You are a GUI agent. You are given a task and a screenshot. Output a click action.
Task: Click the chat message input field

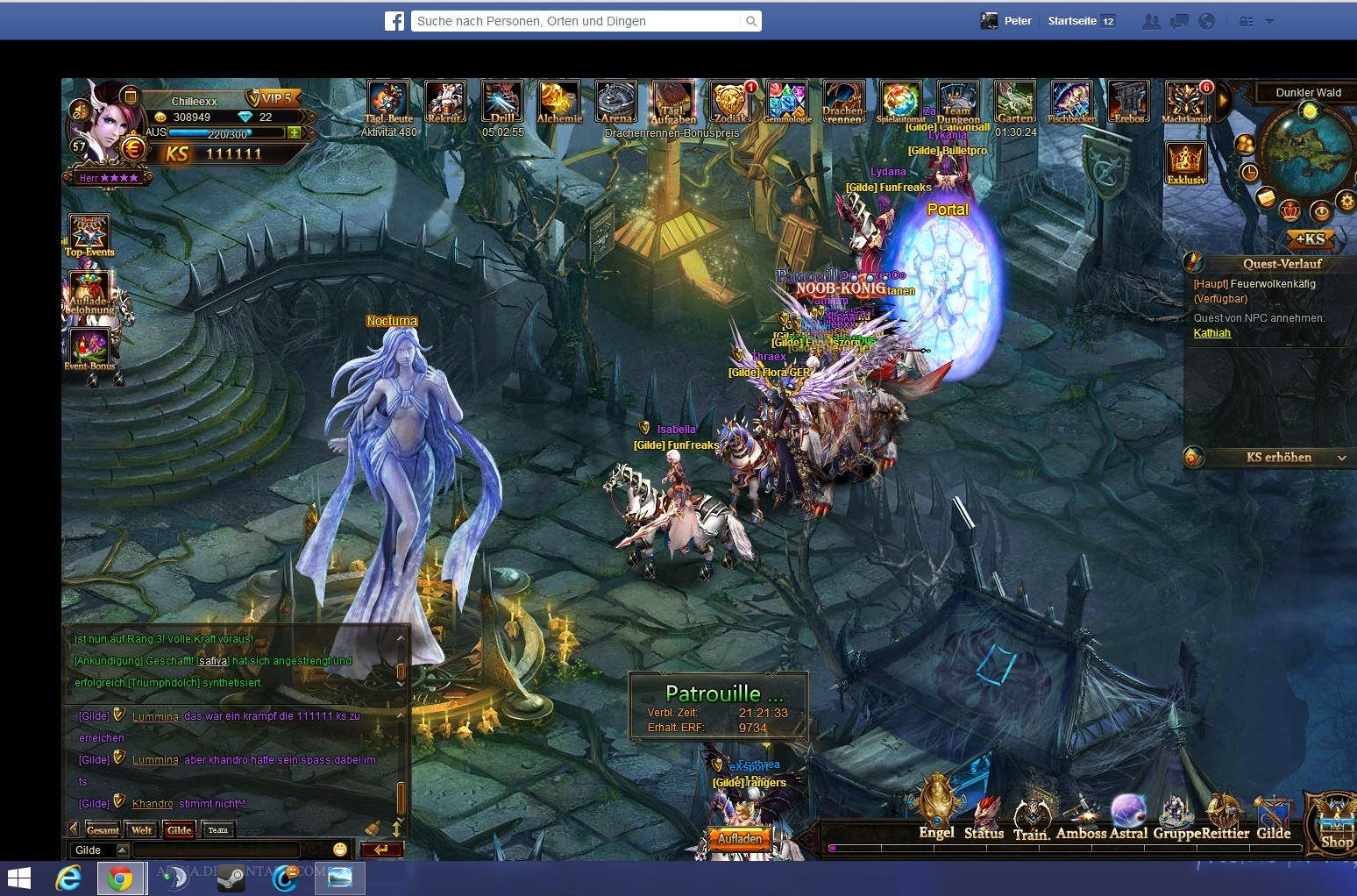tap(217, 850)
